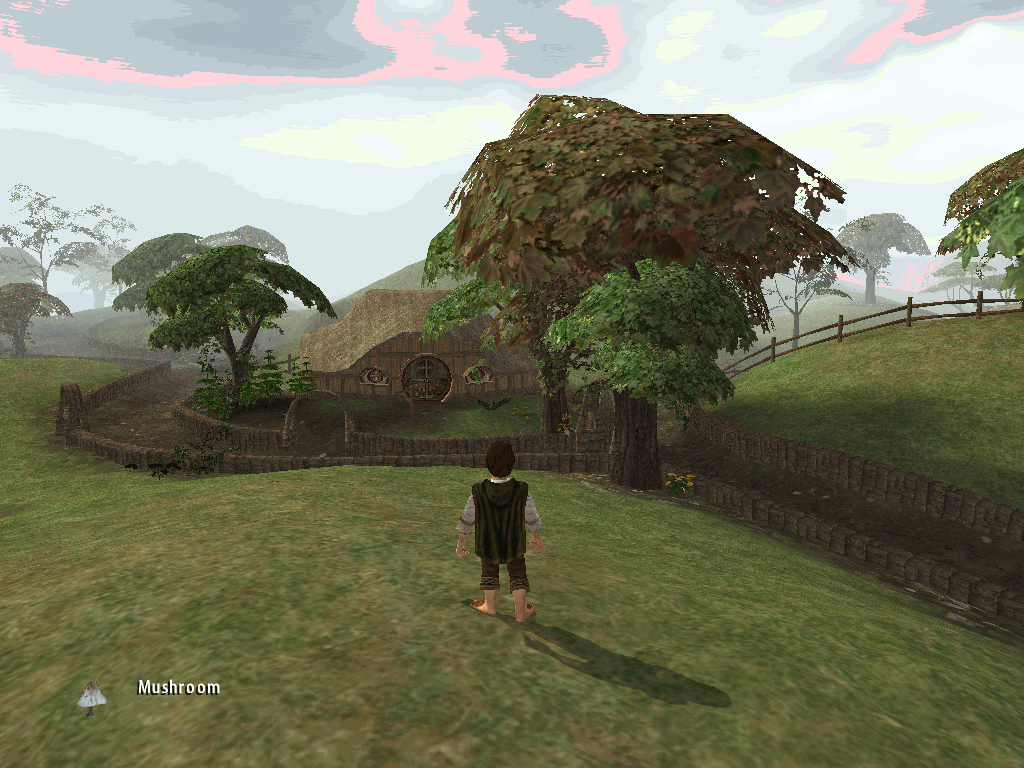Select the Mushroom item icon
Viewport: 1024px width, 768px height.
92,696
